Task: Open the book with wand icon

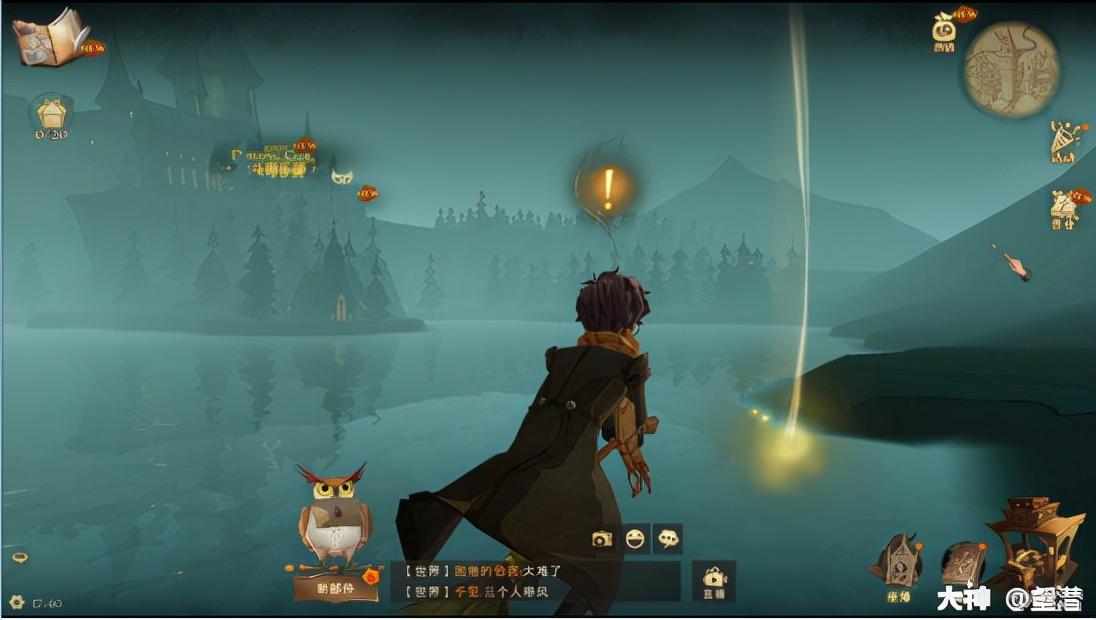Action: click(x=963, y=566)
